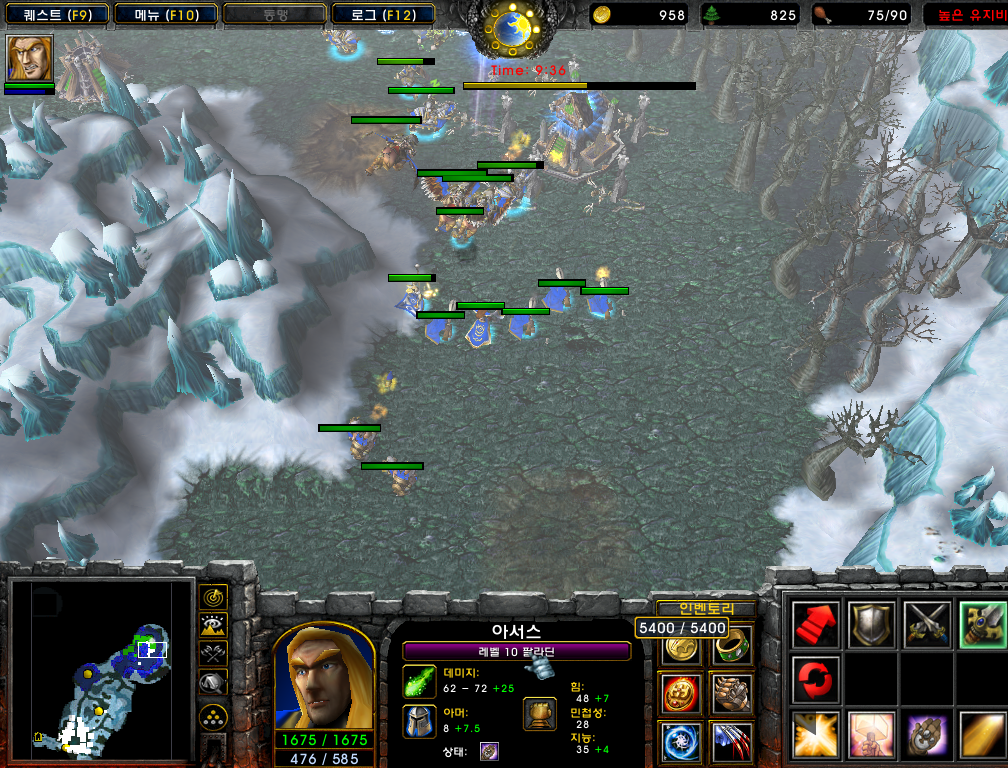Viewport: 1008px width, 768px height.
Task: Activate the Divine Shield ability
Action: click(x=870, y=736)
